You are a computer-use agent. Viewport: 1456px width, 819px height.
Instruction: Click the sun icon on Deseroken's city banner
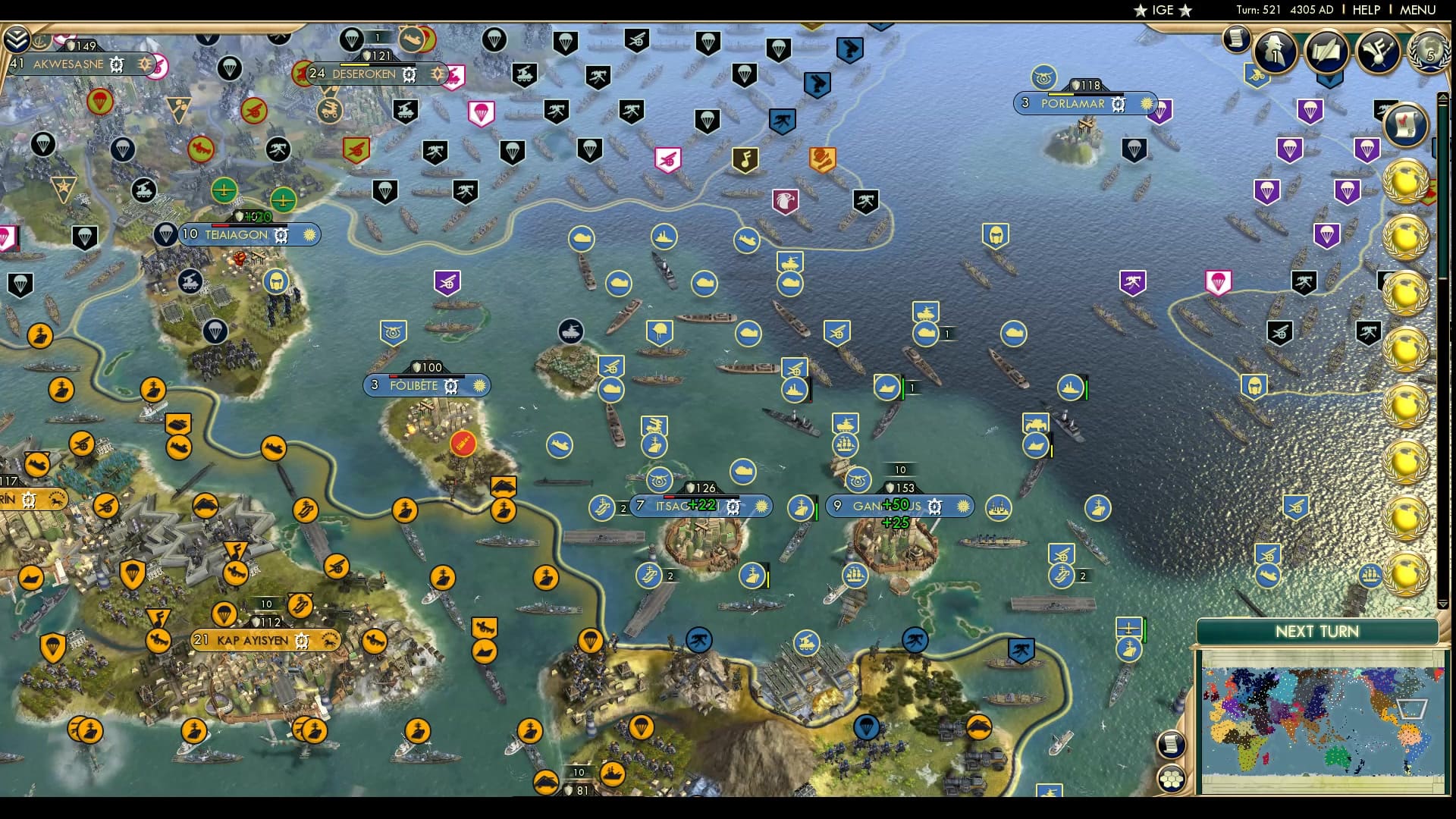pos(438,74)
